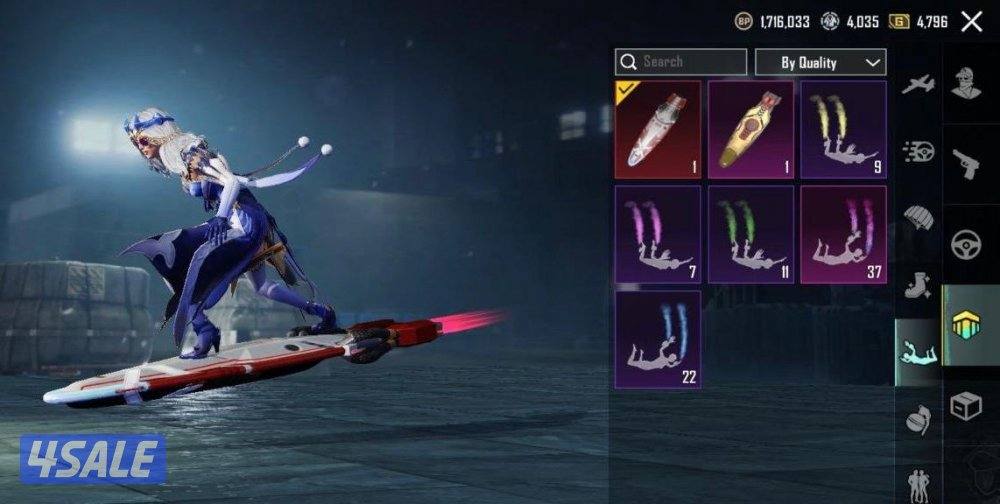
Task: Switch to the grenade subcategory tab
Action: [917, 419]
